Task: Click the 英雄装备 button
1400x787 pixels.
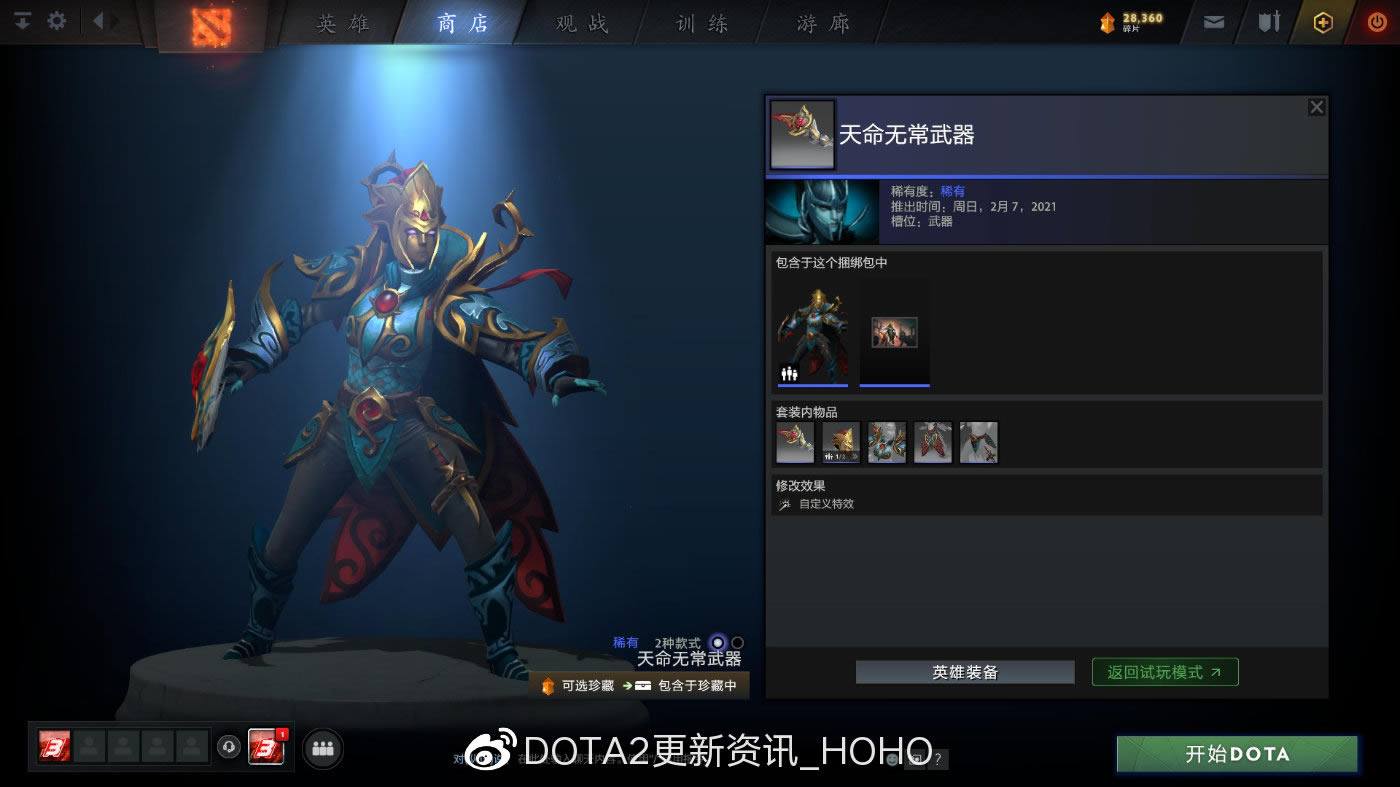Action: (x=964, y=671)
